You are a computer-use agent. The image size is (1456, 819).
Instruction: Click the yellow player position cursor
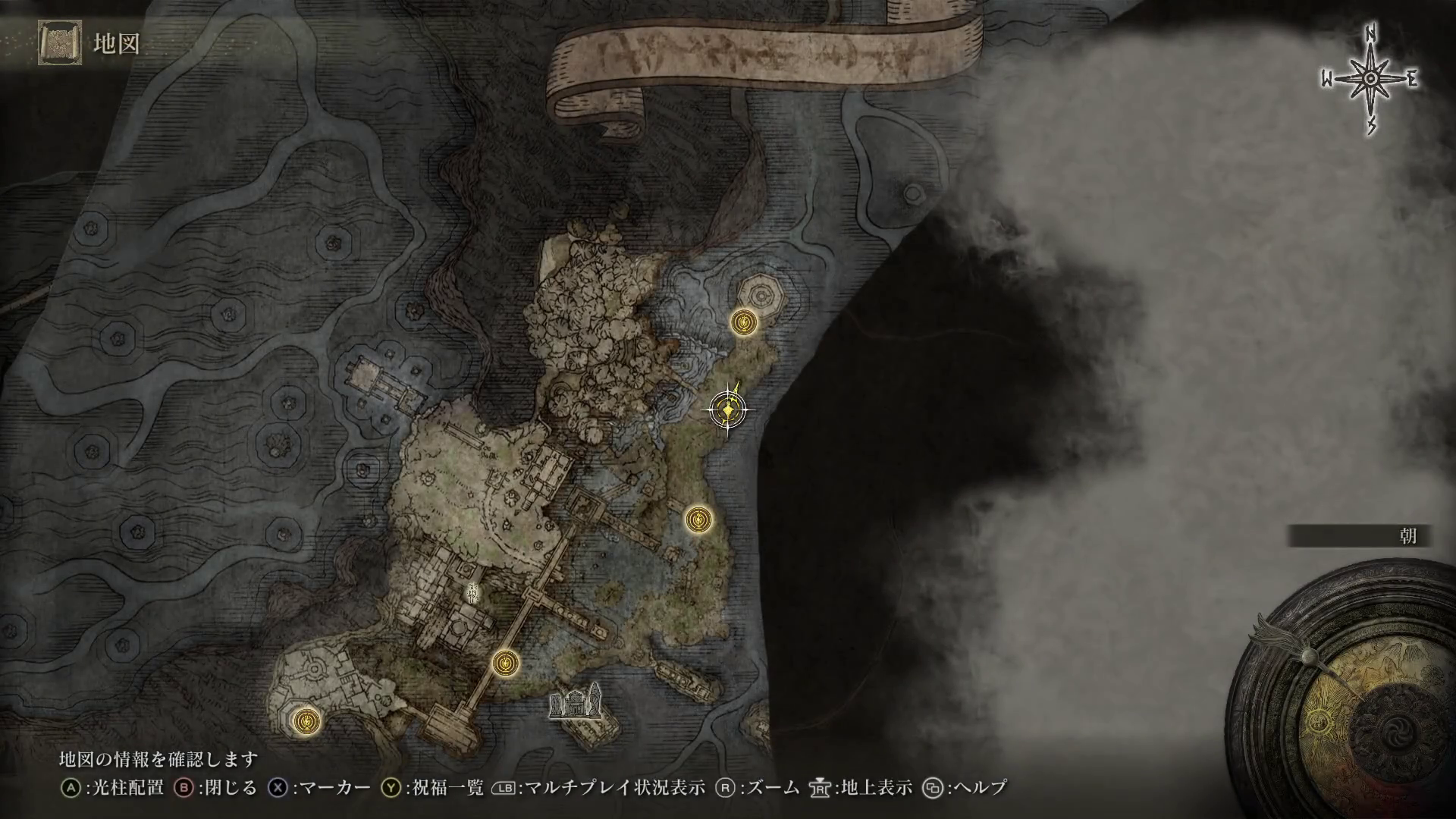tap(728, 410)
